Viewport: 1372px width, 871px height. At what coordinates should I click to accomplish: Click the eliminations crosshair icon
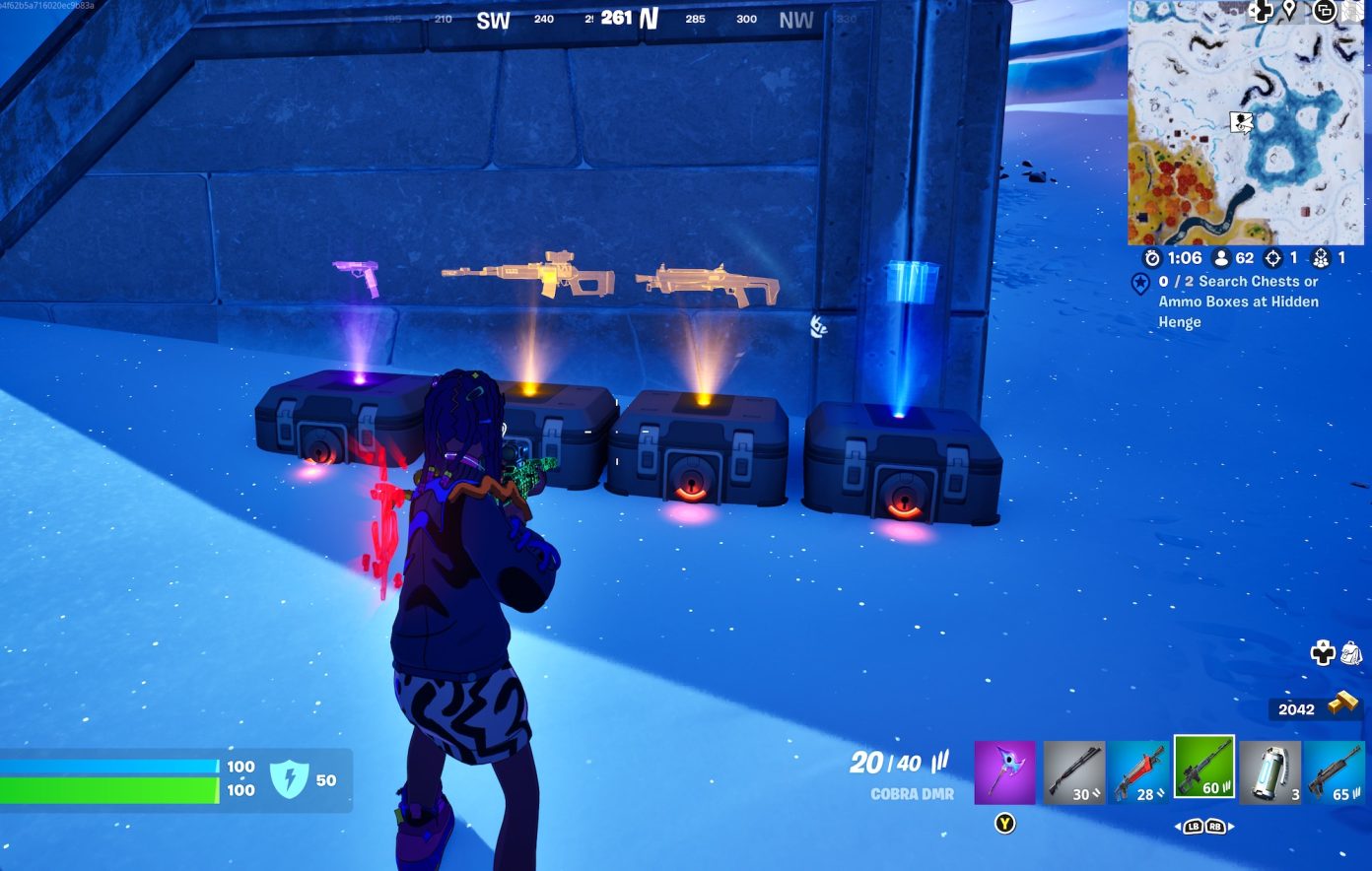pos(1274,258)
